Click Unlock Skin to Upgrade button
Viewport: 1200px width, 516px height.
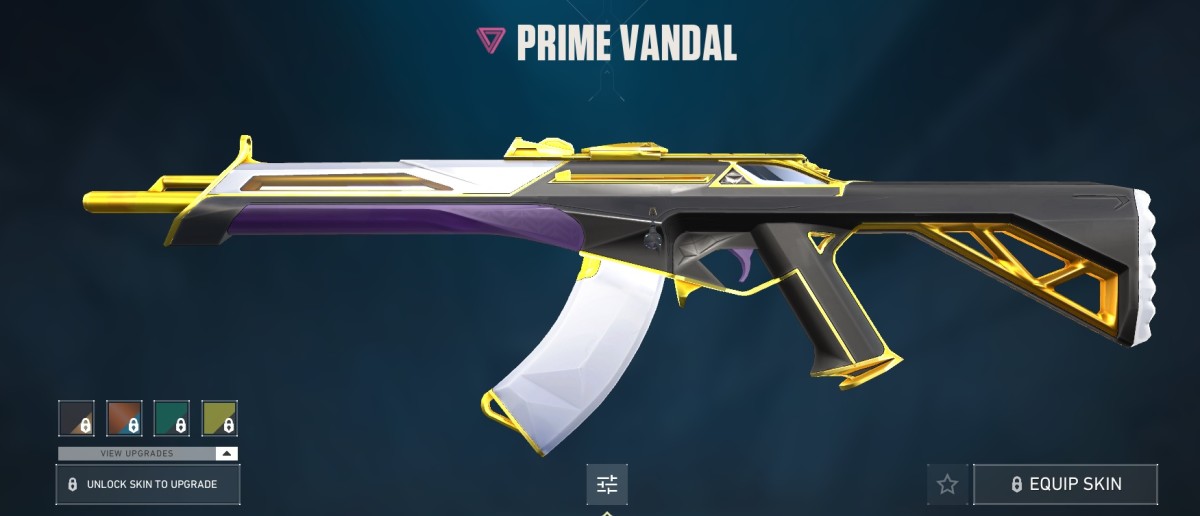coord(148,484)
